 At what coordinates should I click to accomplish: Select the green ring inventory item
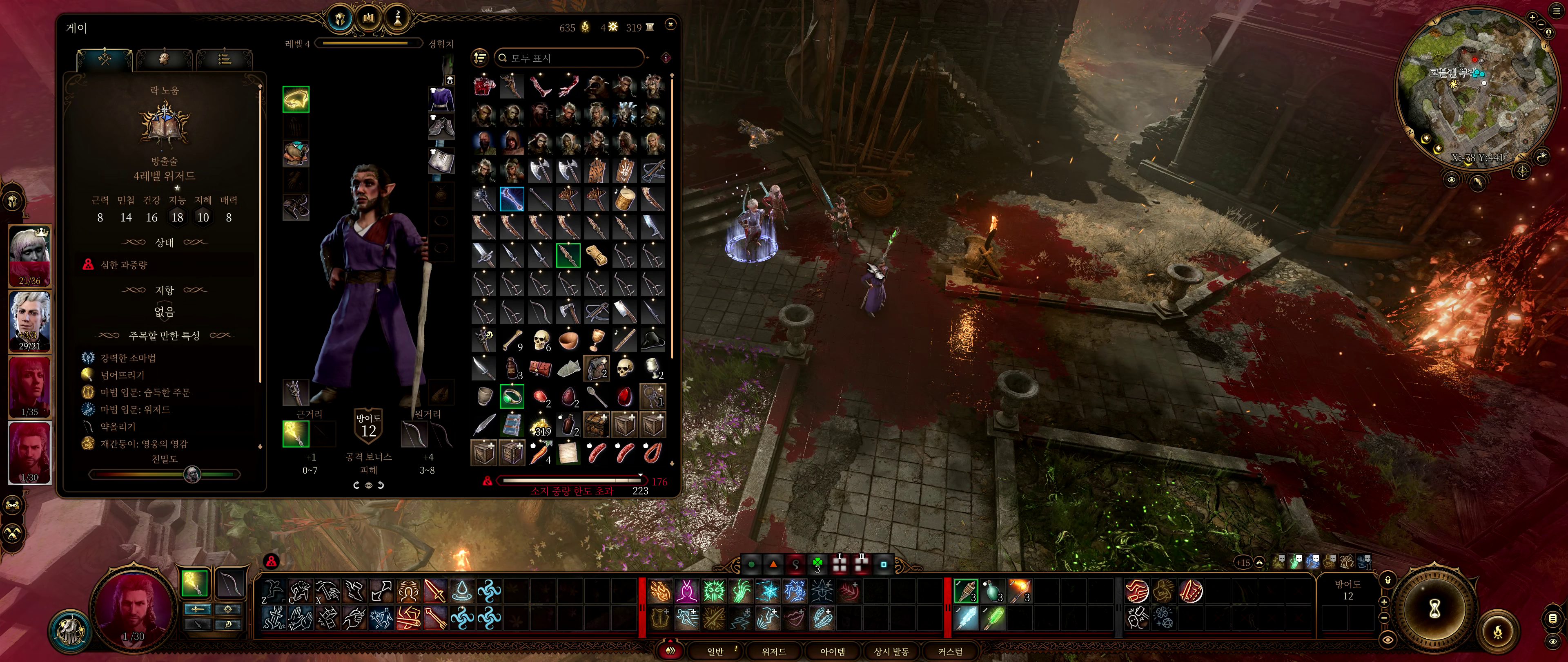coord(511,396)
